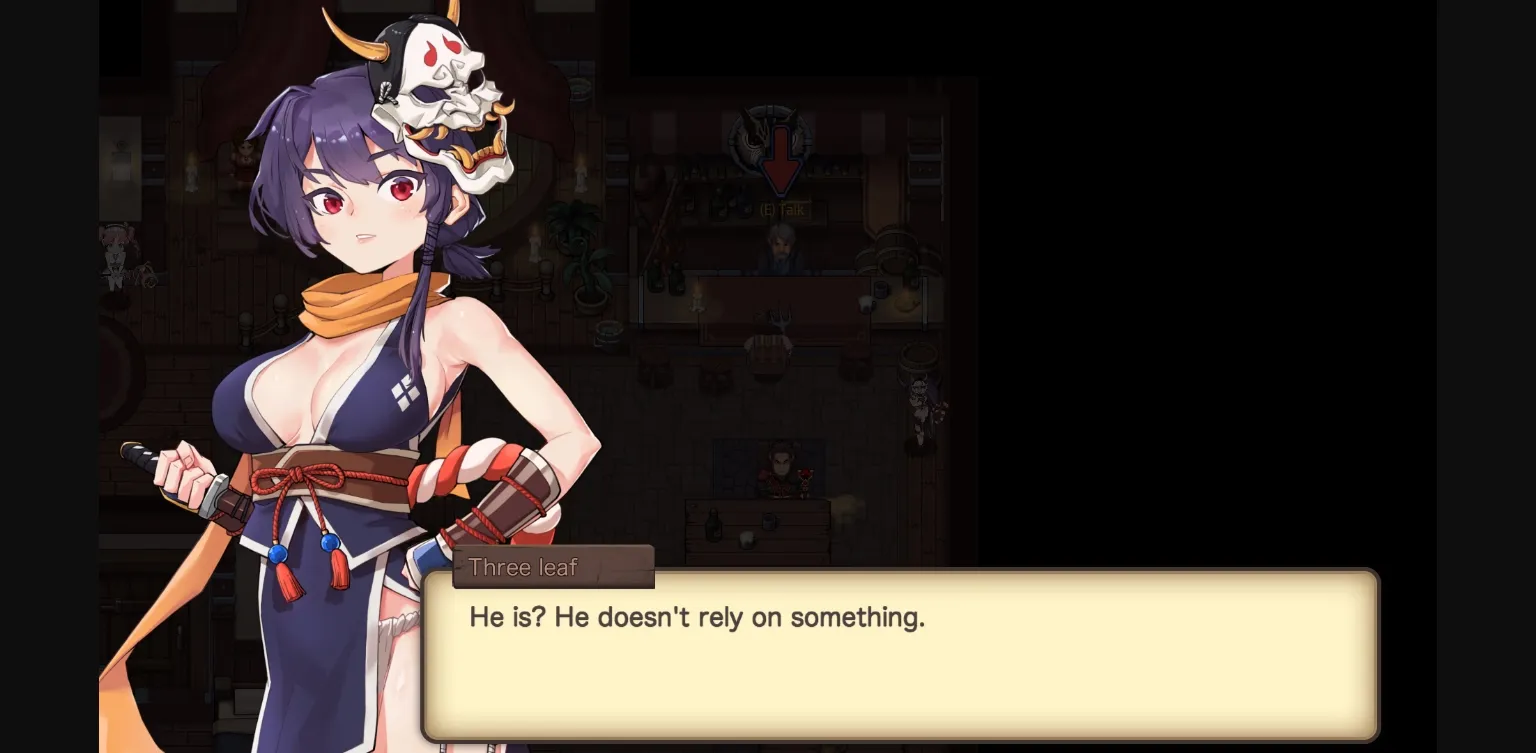This screenshot has height=753, width=1536.
Task: Select the (E) Talk interaction prompt
Action: coord(781,210)
